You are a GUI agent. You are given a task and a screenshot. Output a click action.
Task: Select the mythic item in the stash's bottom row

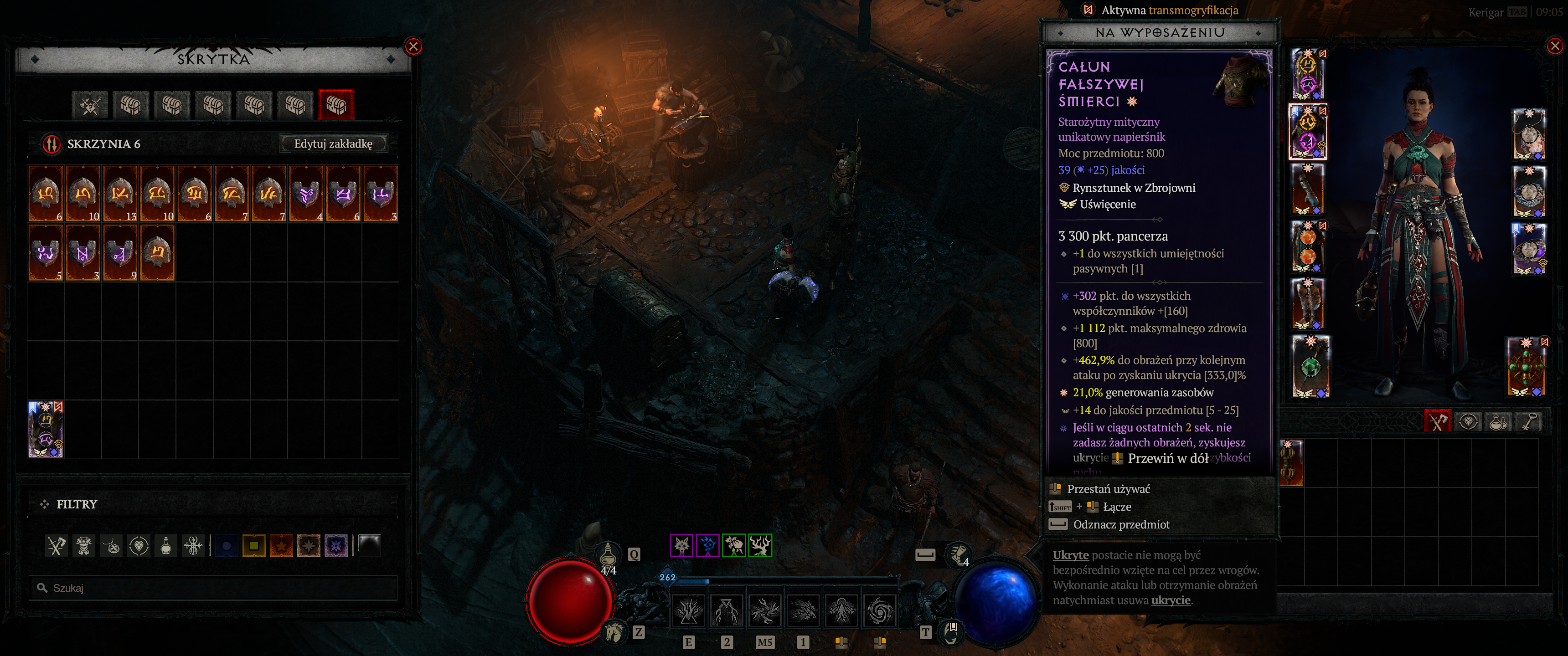(46, 429)
